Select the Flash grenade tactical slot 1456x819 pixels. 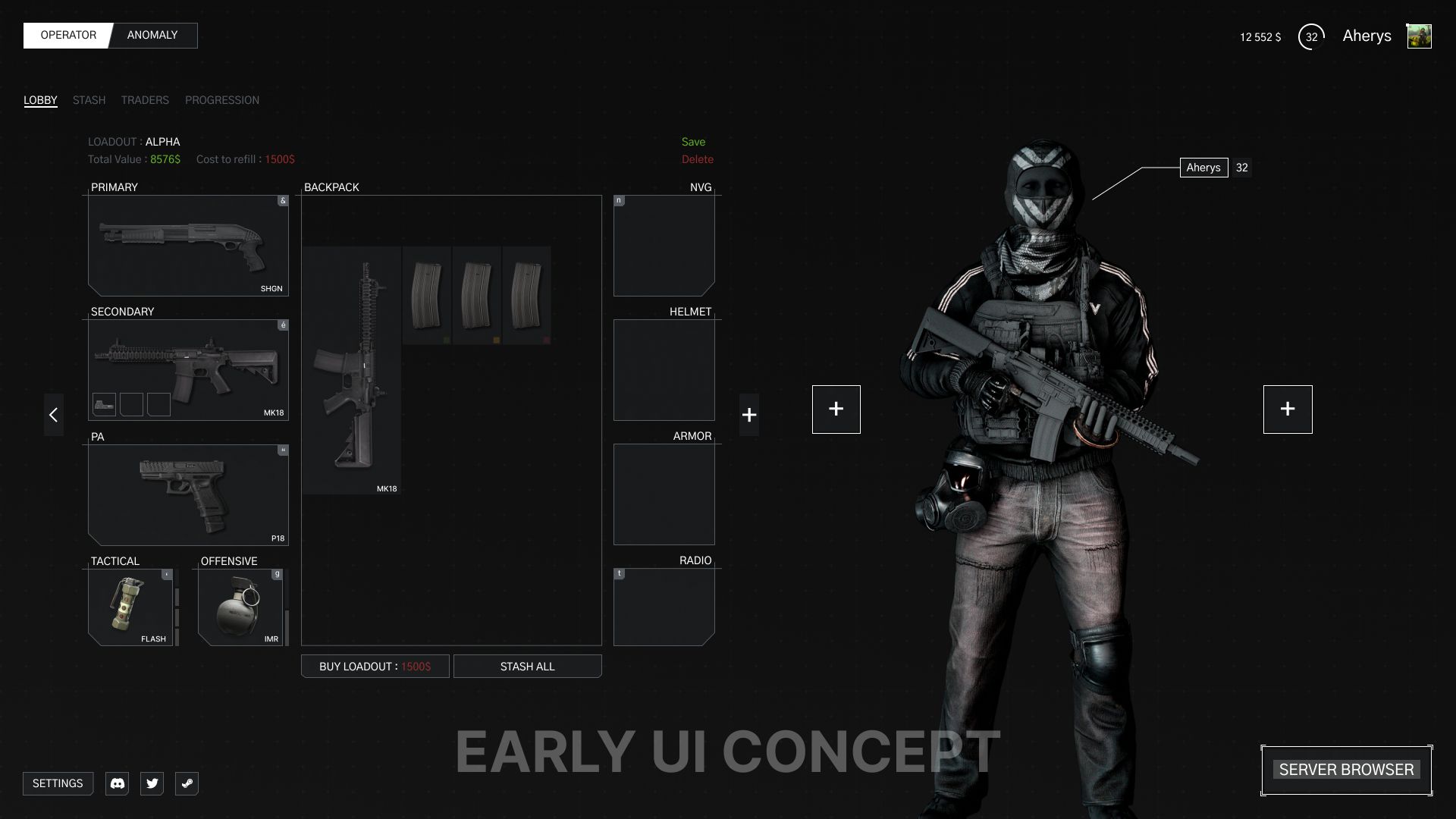point(130,607)
